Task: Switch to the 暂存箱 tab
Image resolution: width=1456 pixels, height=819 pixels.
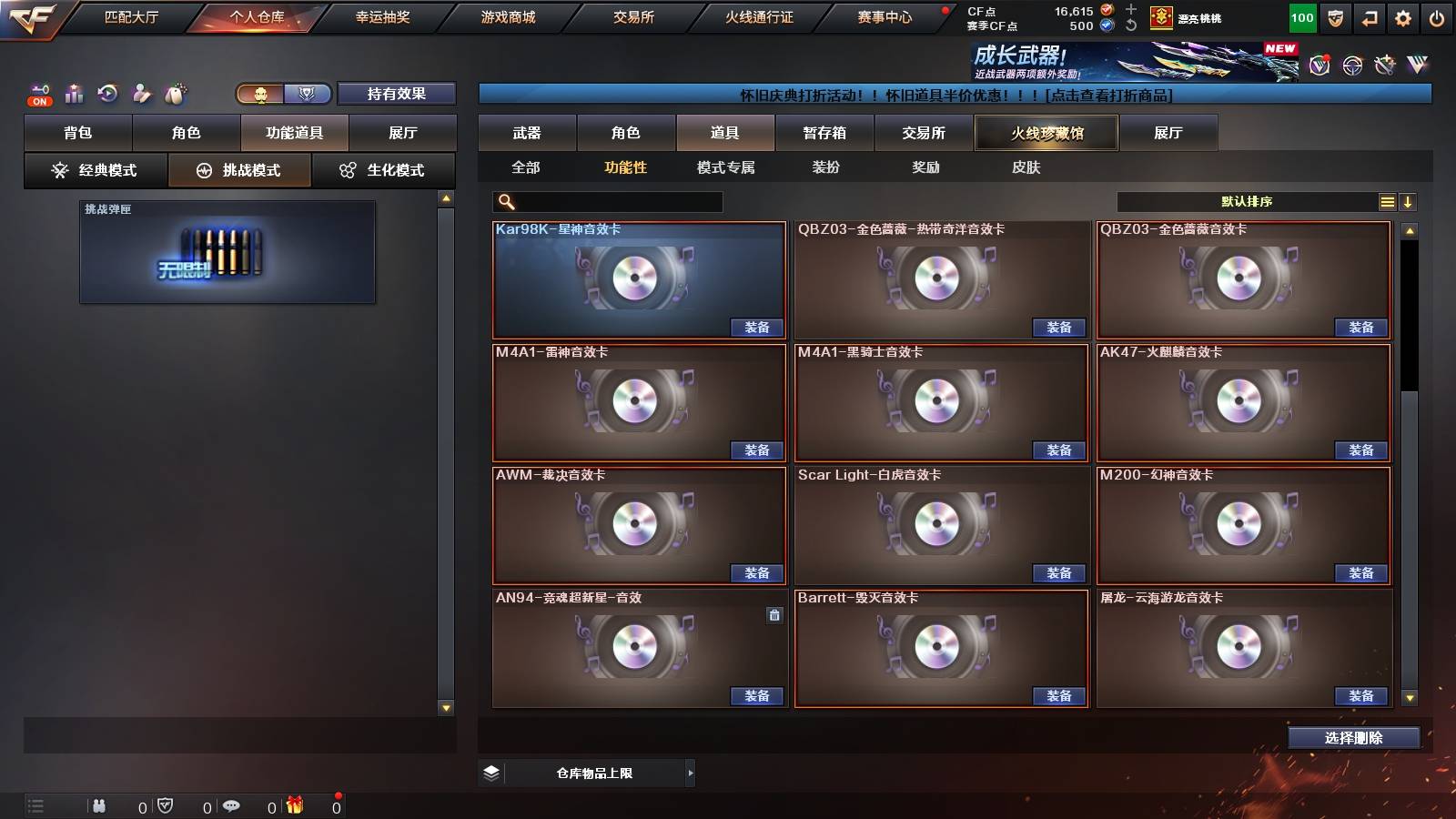Action: click(x=824, y=133)
